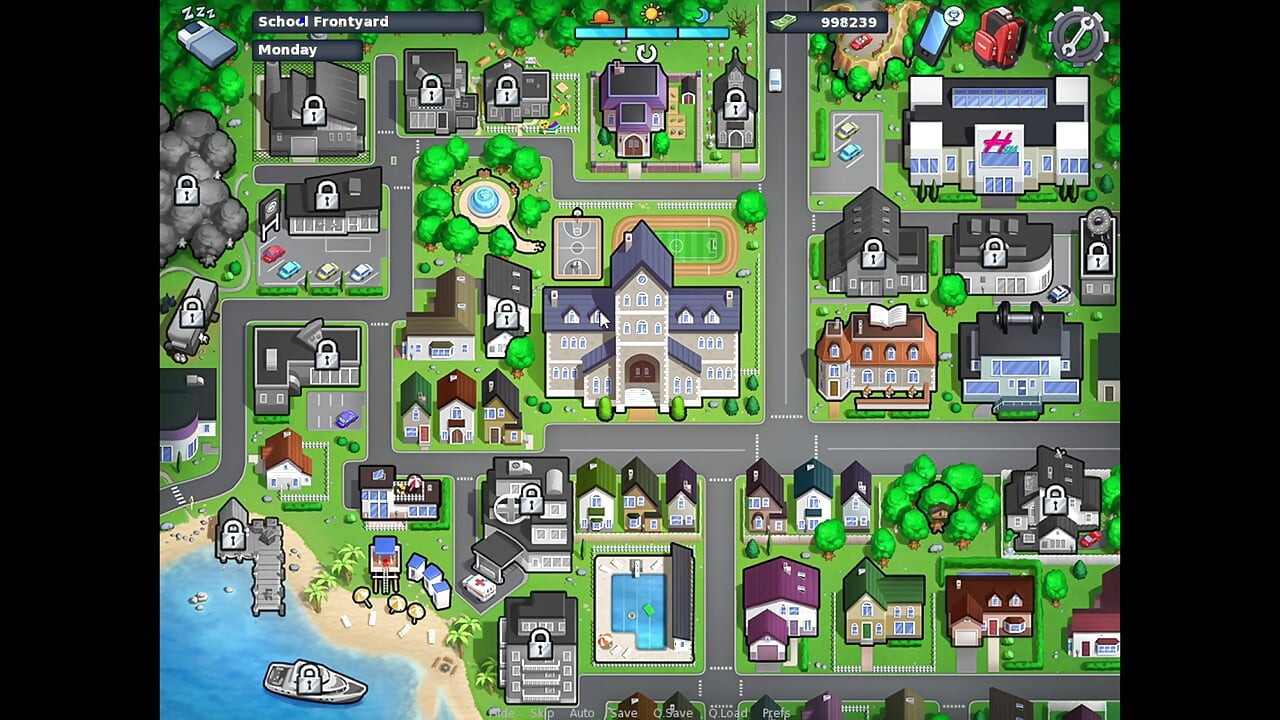Select Q.Load from the bottom menu
Screen dimensions: 1280x720
[x=729, y=712]
